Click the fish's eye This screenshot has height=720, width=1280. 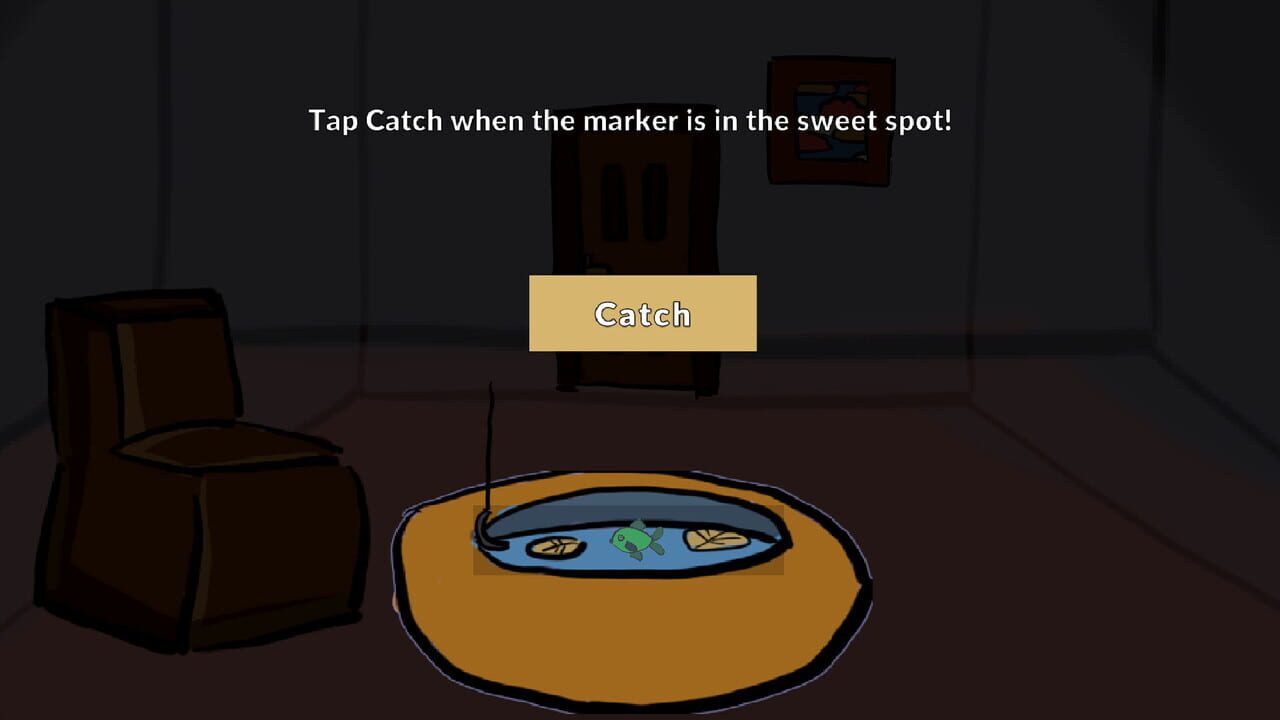pos(621,536)
